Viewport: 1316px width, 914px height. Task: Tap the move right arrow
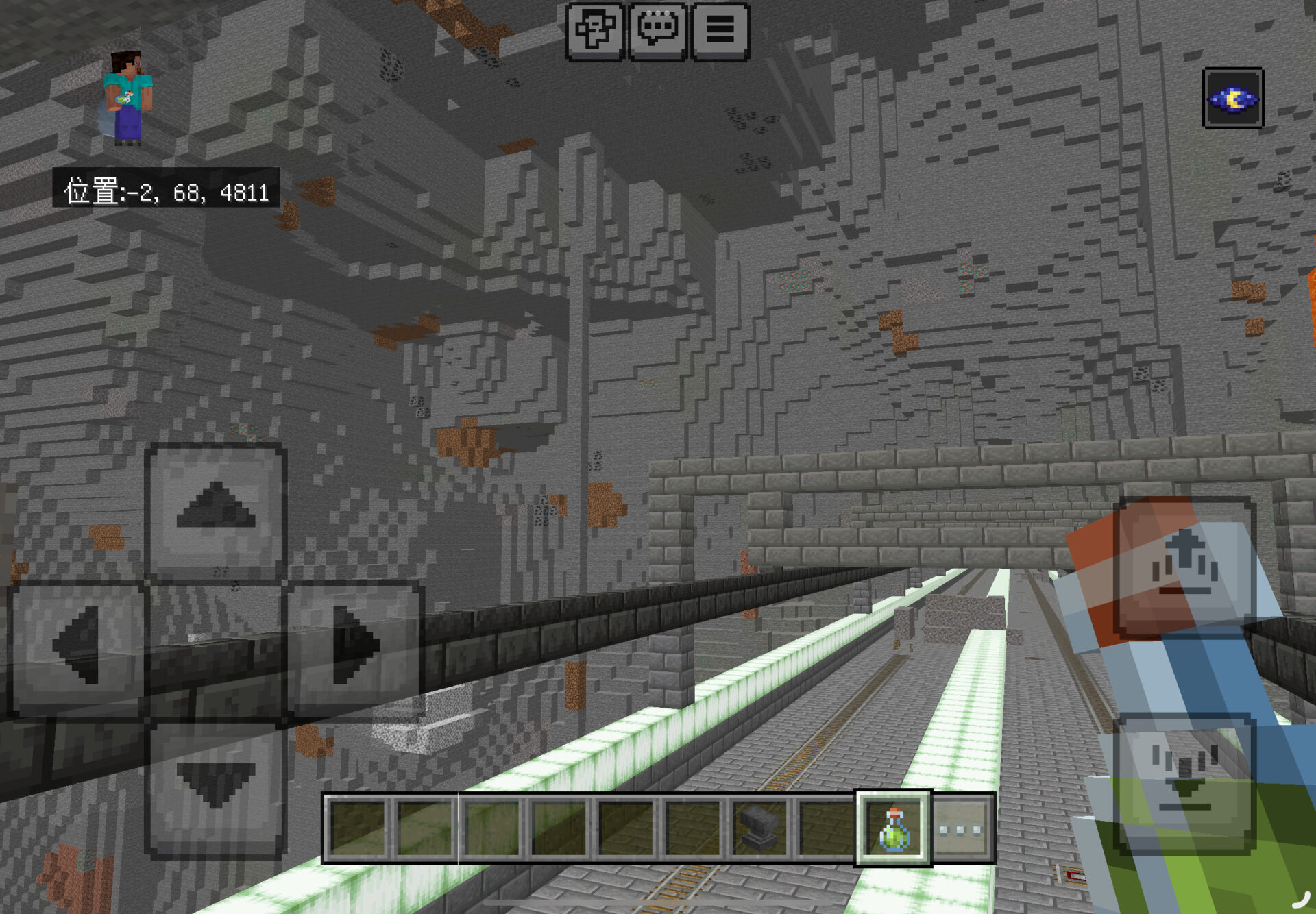[x=354, y=646]
